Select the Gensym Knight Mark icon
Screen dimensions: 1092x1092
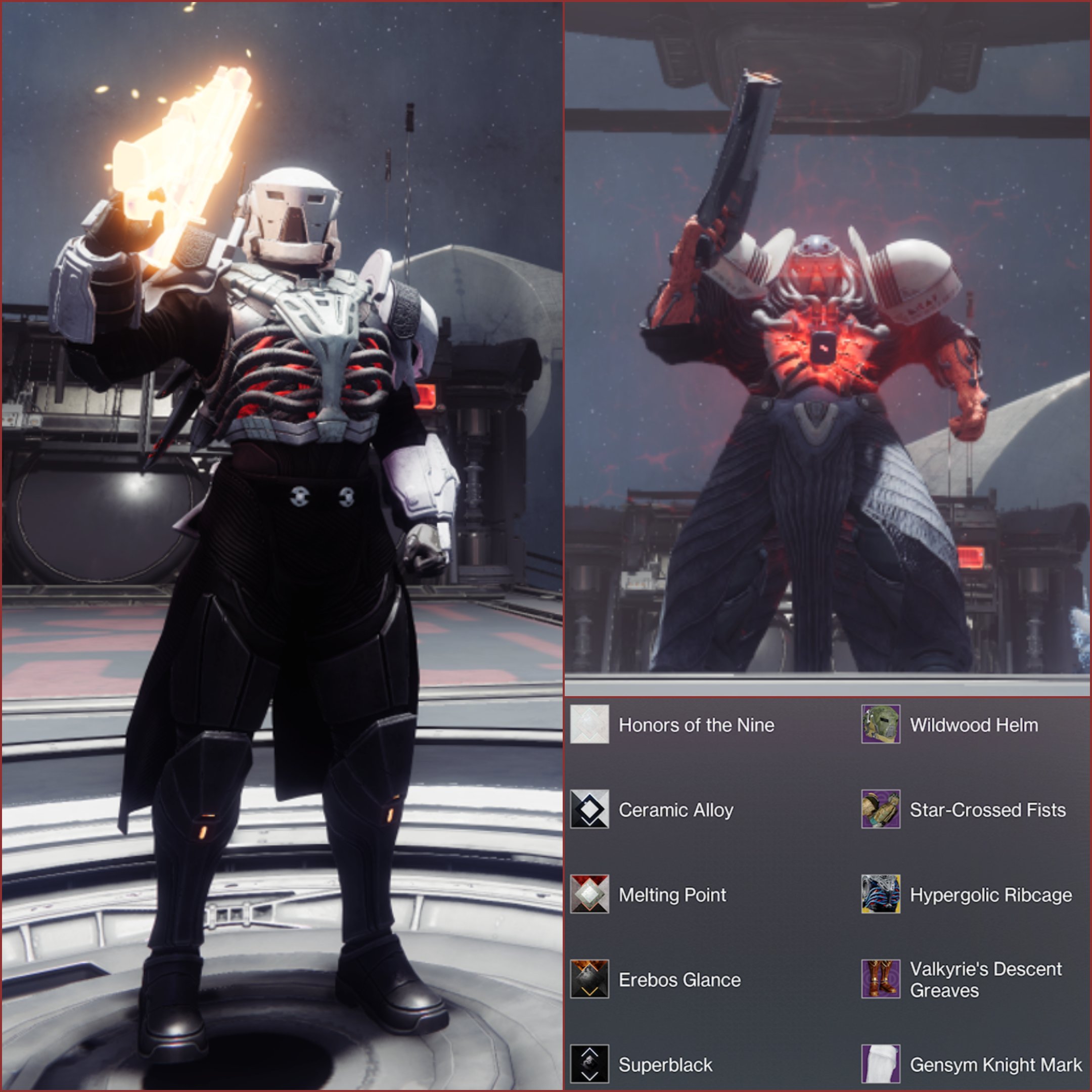(881, 1064)
